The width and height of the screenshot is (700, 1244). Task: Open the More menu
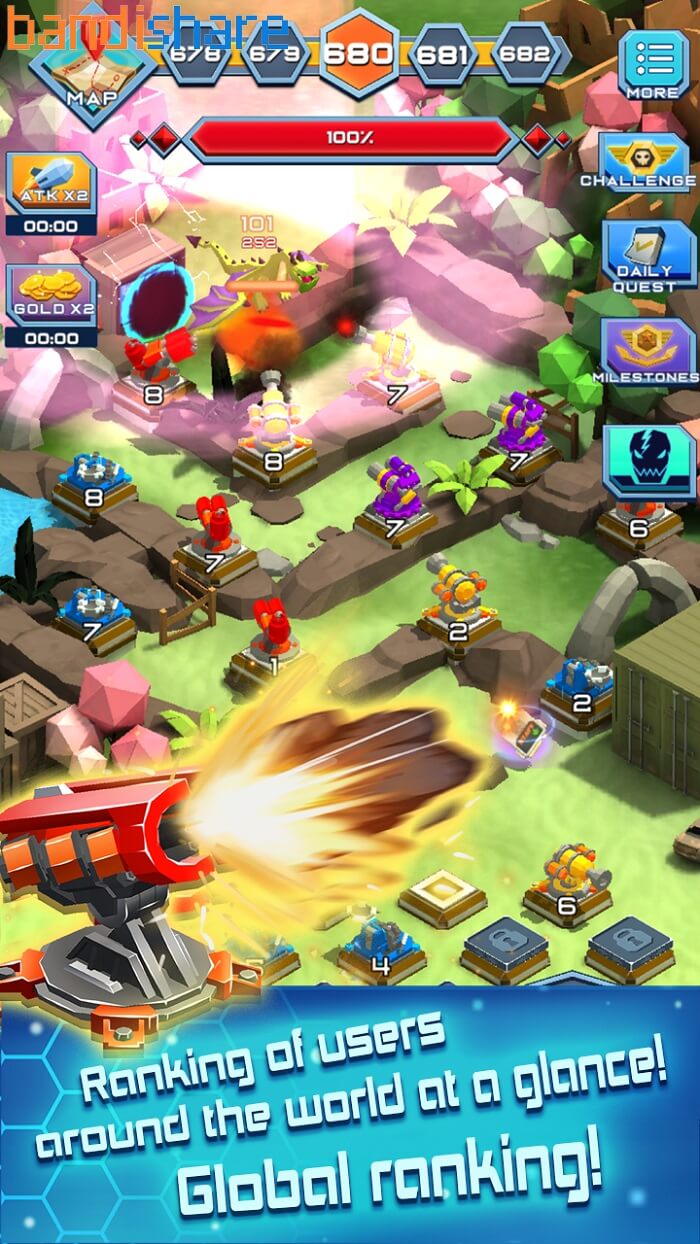tap(652, 63)
